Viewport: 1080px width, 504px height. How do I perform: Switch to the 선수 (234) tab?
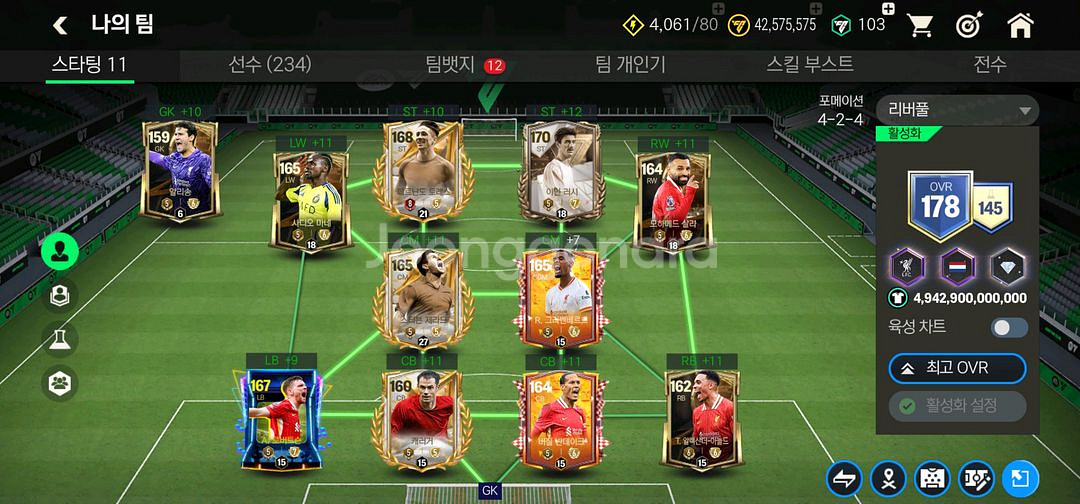click(270, 65)
